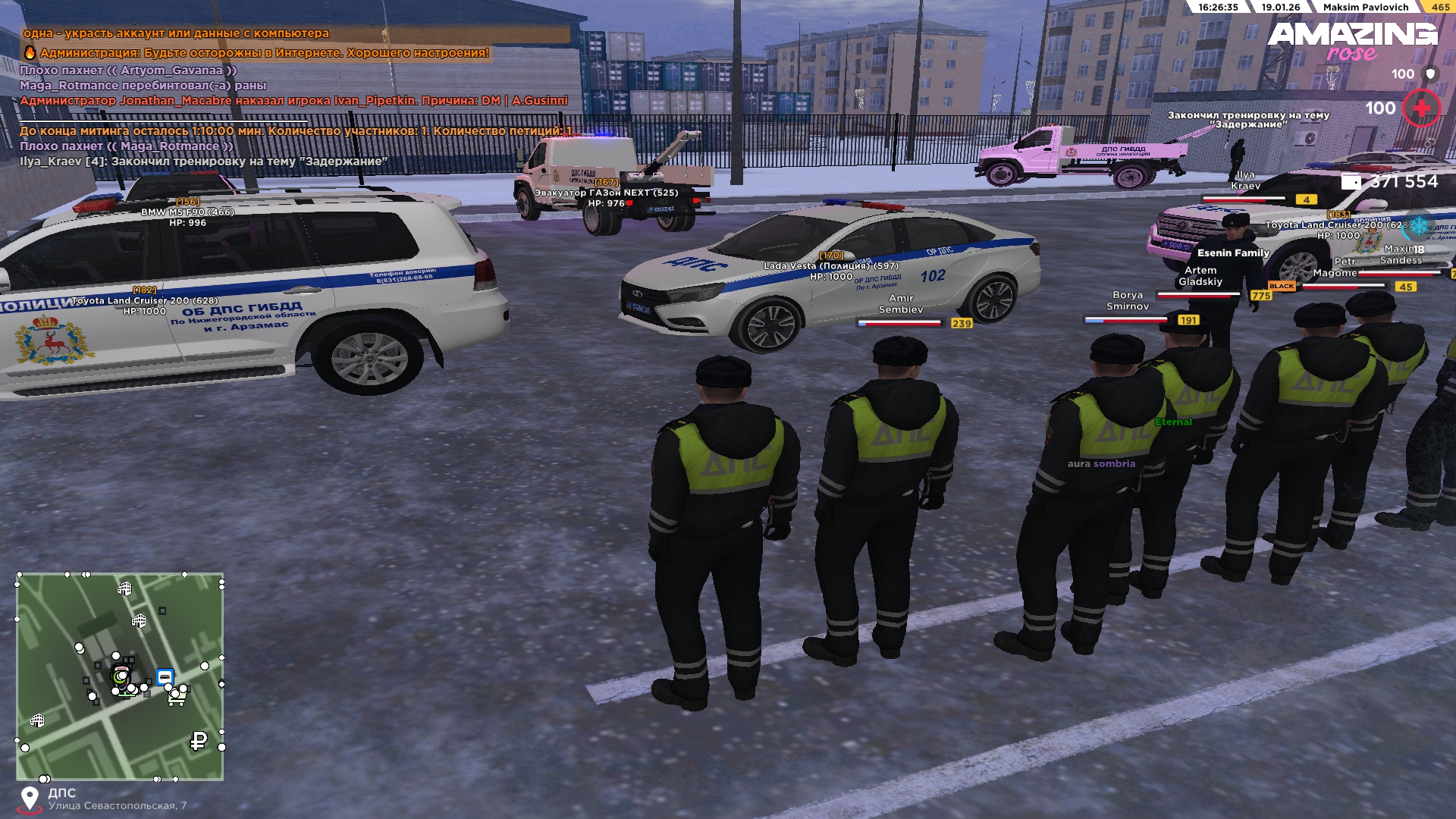Select the shopping cart map marker
1456x819 pixels.
[177, 695]
